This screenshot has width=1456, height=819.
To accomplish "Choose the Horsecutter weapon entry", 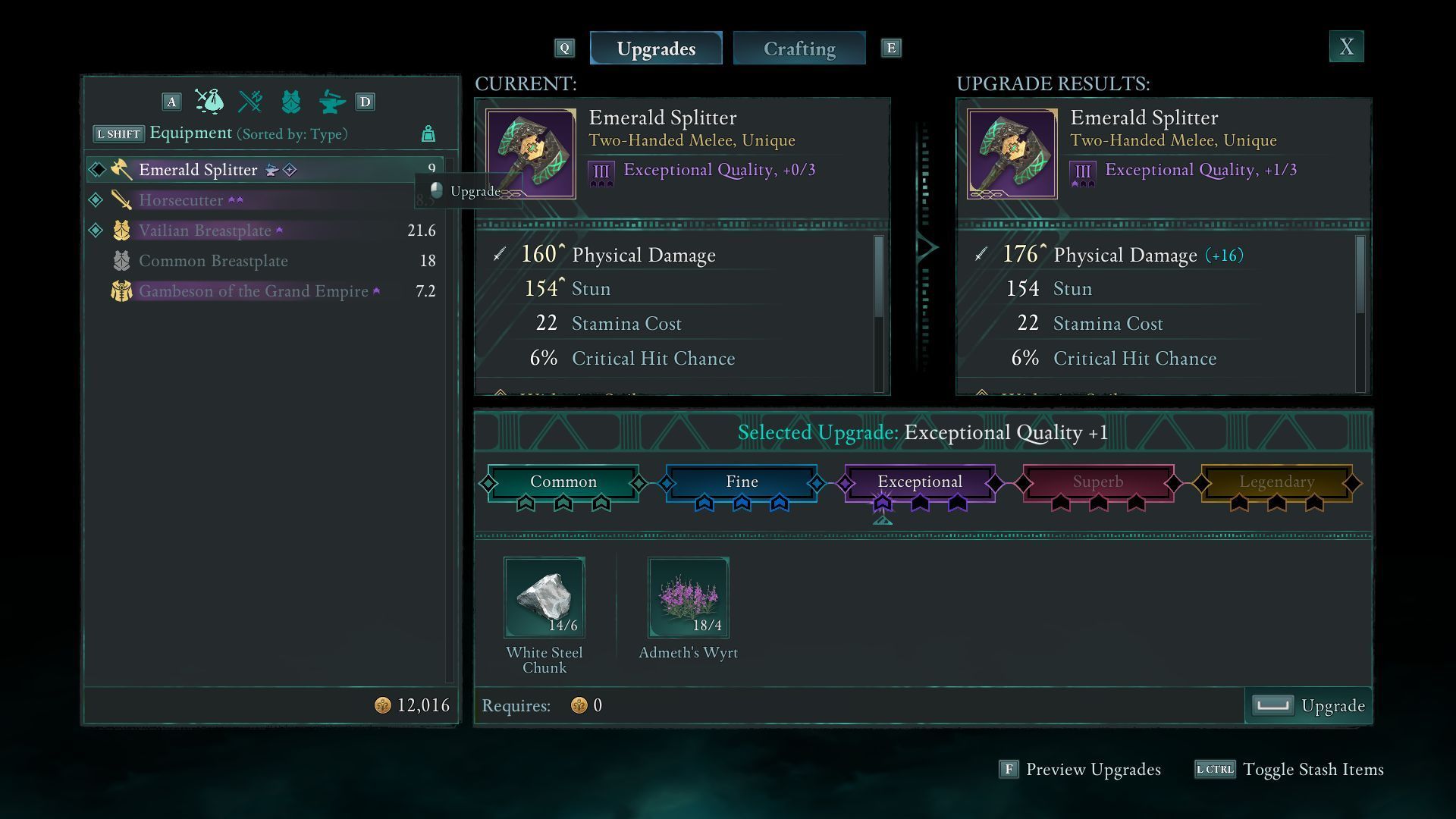I will [180, 200].
